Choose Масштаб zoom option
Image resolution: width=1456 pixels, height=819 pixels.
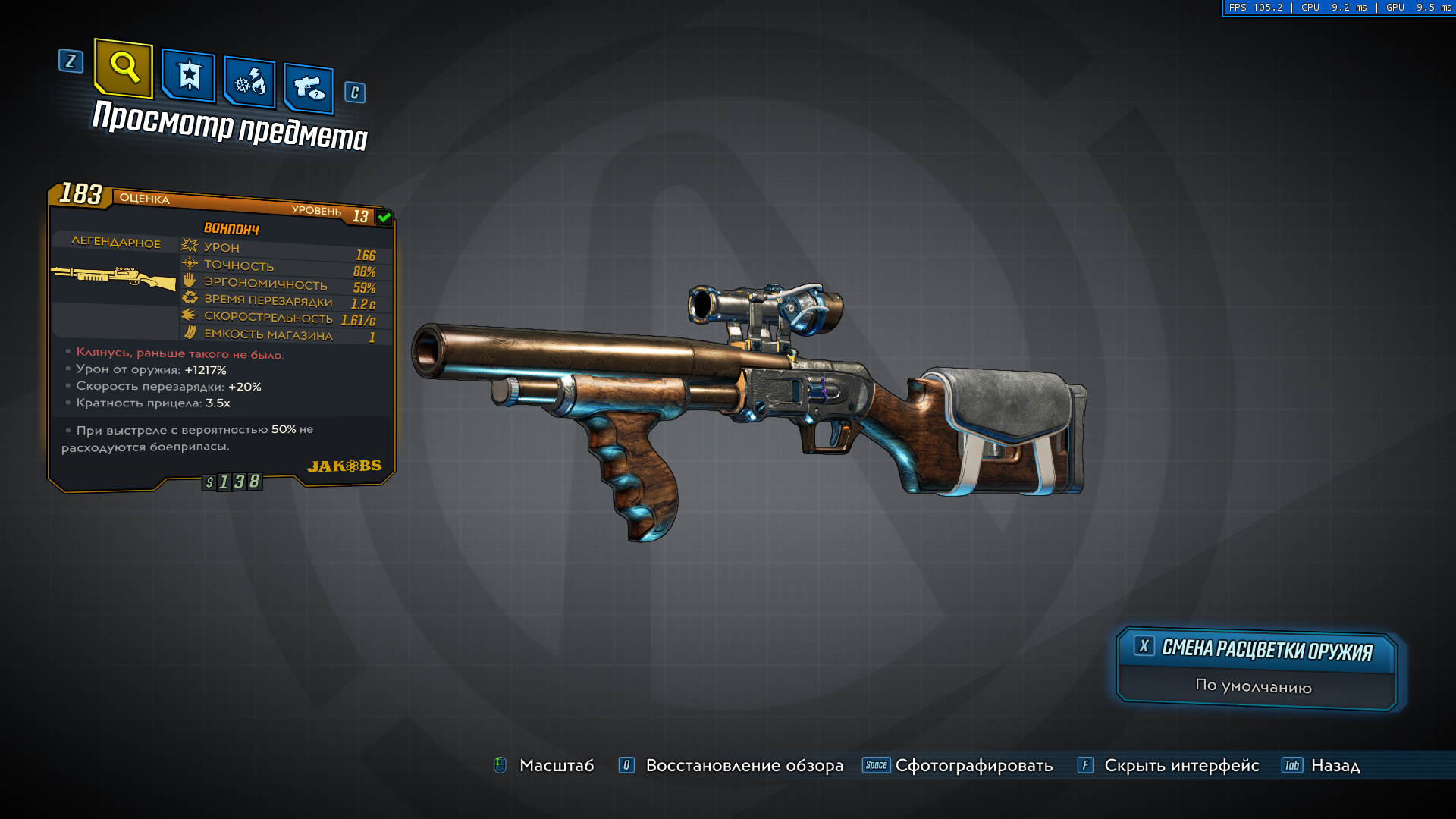555,765
